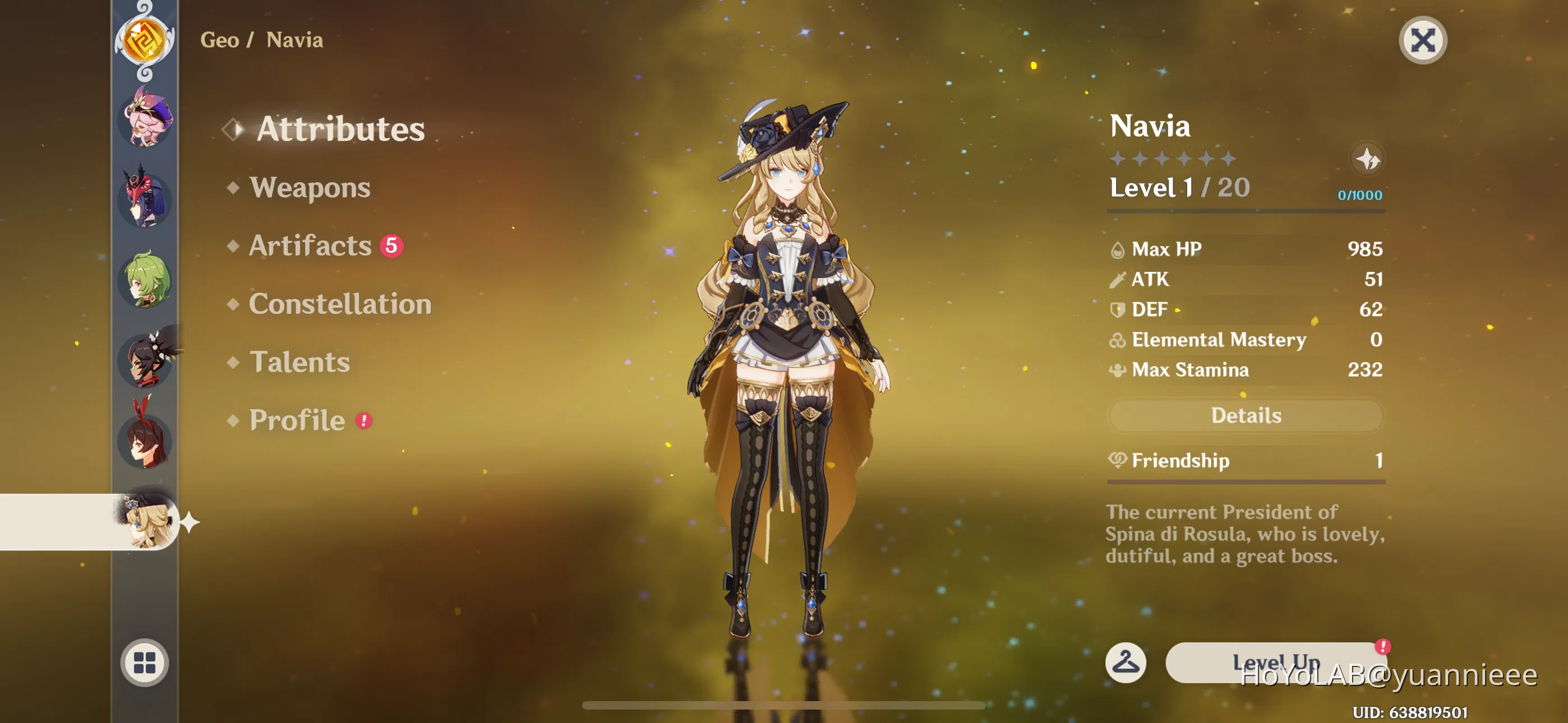Select the highlighted Navia portrait in sidebar
Image resolution: width=1568 pixels, height=723 pixels.
click(x=144, y=522)
